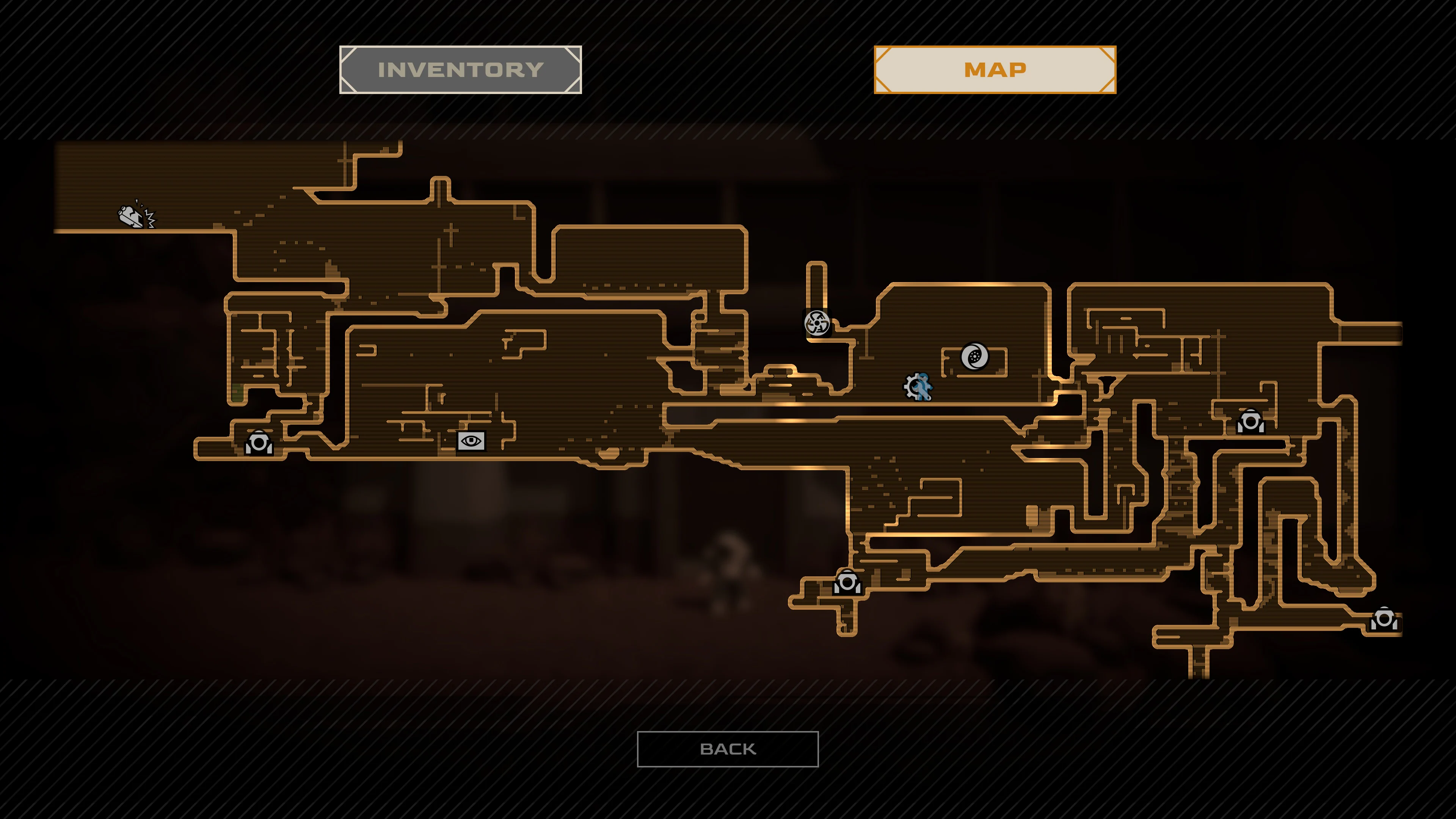This screenshot has width=1456, height=819.
Task: Click the green marker on the map's left edge
Action: [237, 393]
